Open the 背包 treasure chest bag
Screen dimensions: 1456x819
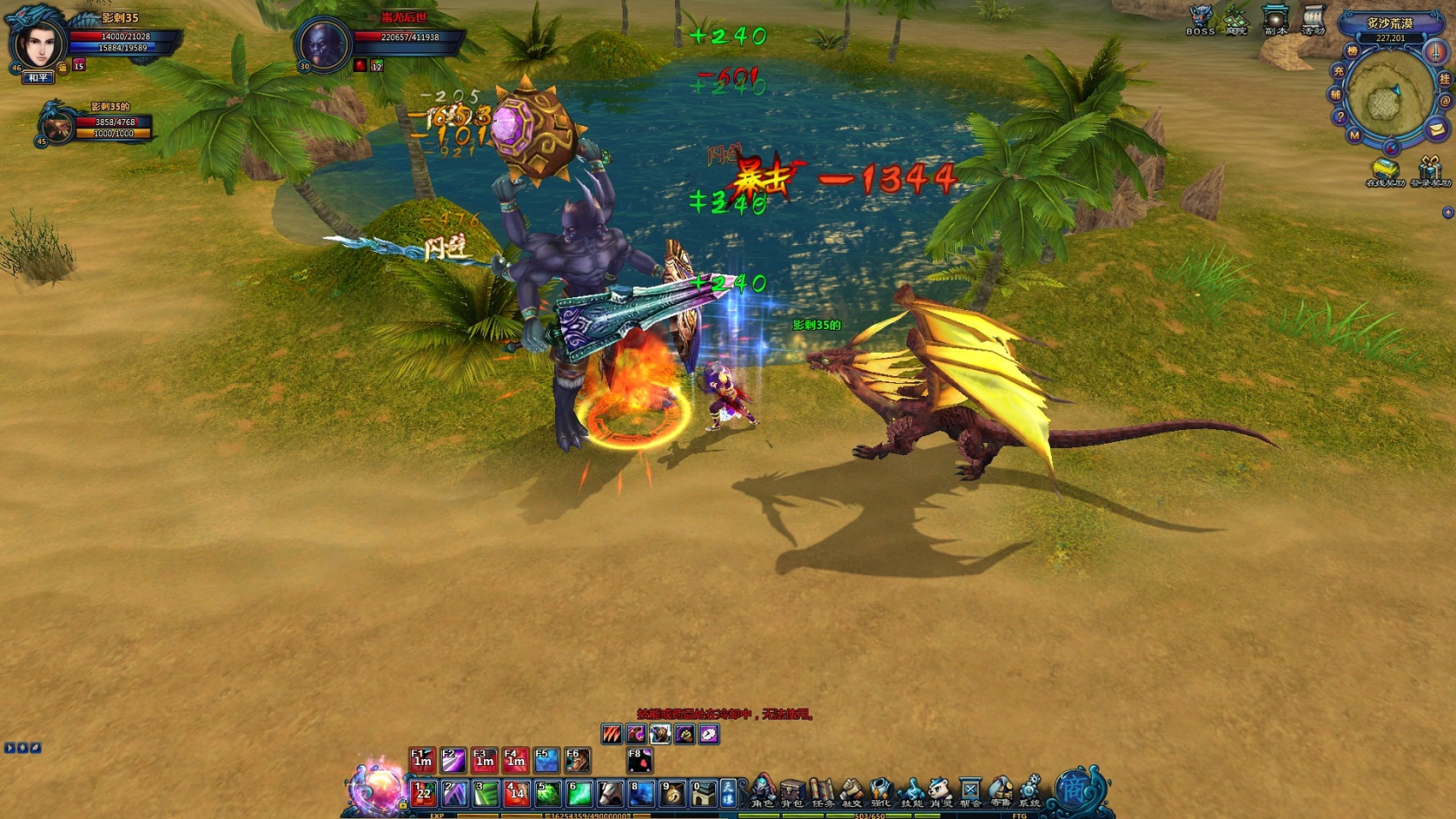pos(792,792)
